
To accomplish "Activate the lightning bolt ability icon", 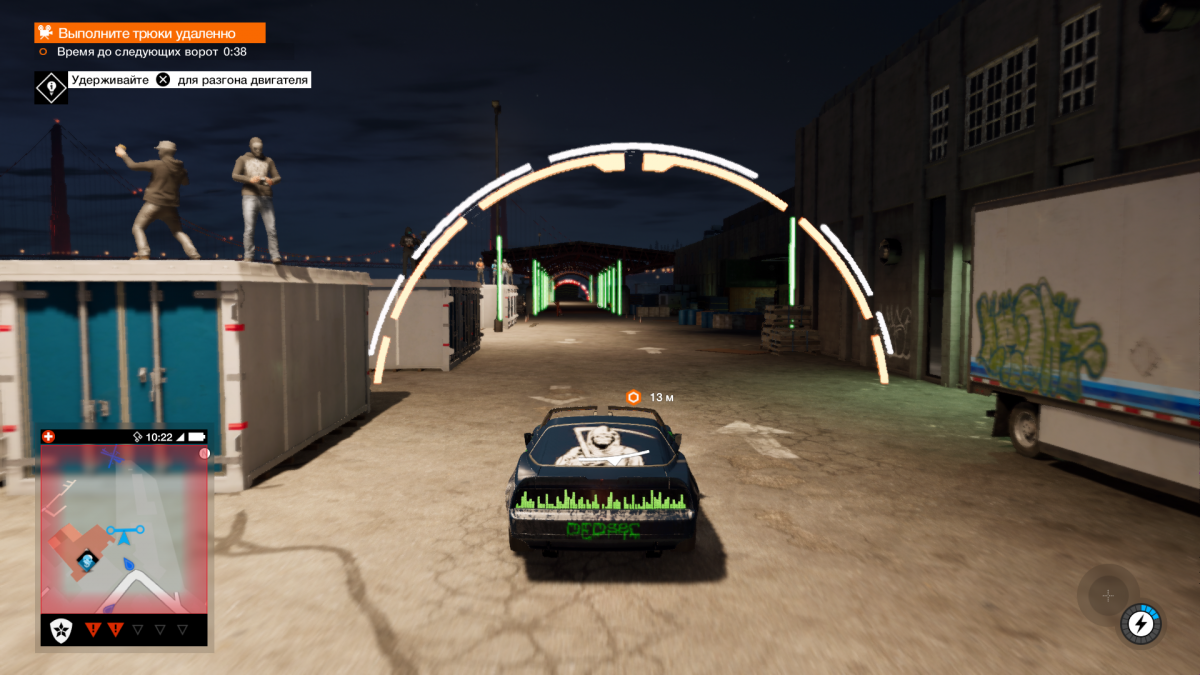I will [x=1140, y=625].
